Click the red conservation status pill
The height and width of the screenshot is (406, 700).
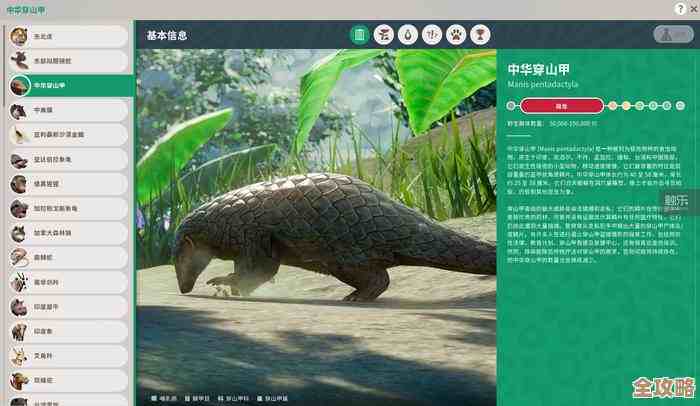point(561,104)
